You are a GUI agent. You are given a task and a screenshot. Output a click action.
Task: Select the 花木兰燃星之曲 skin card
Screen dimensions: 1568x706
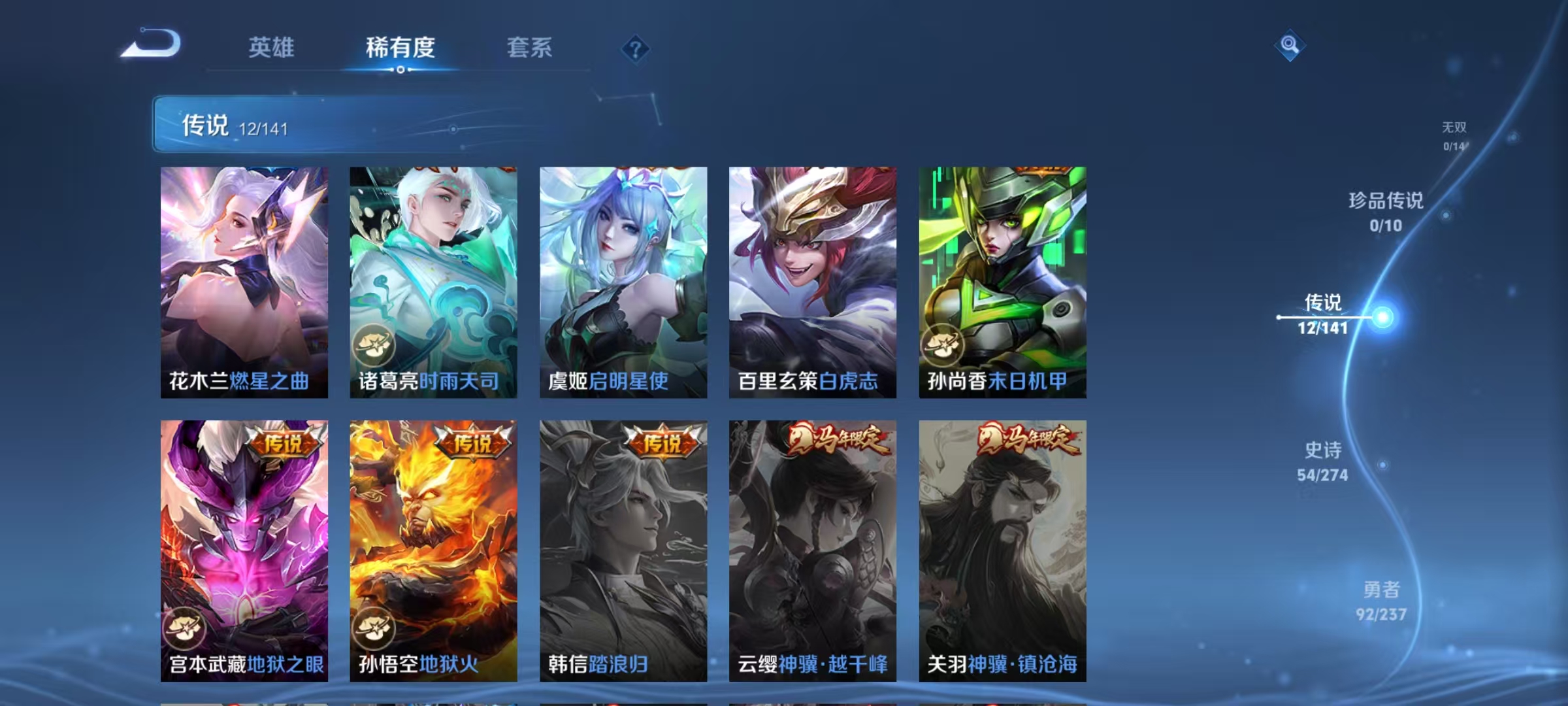point(245,281)
